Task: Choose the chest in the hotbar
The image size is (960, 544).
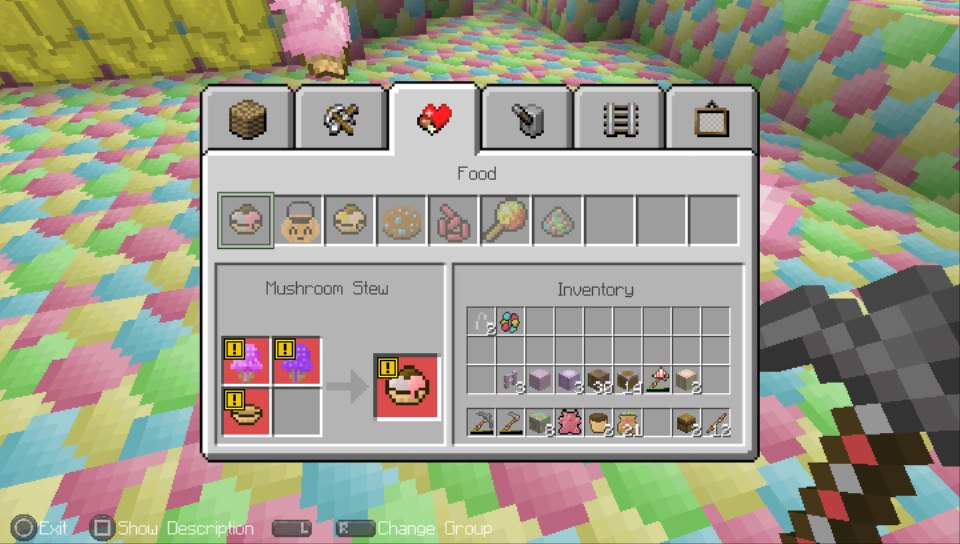Action: (x=686, y=423)
